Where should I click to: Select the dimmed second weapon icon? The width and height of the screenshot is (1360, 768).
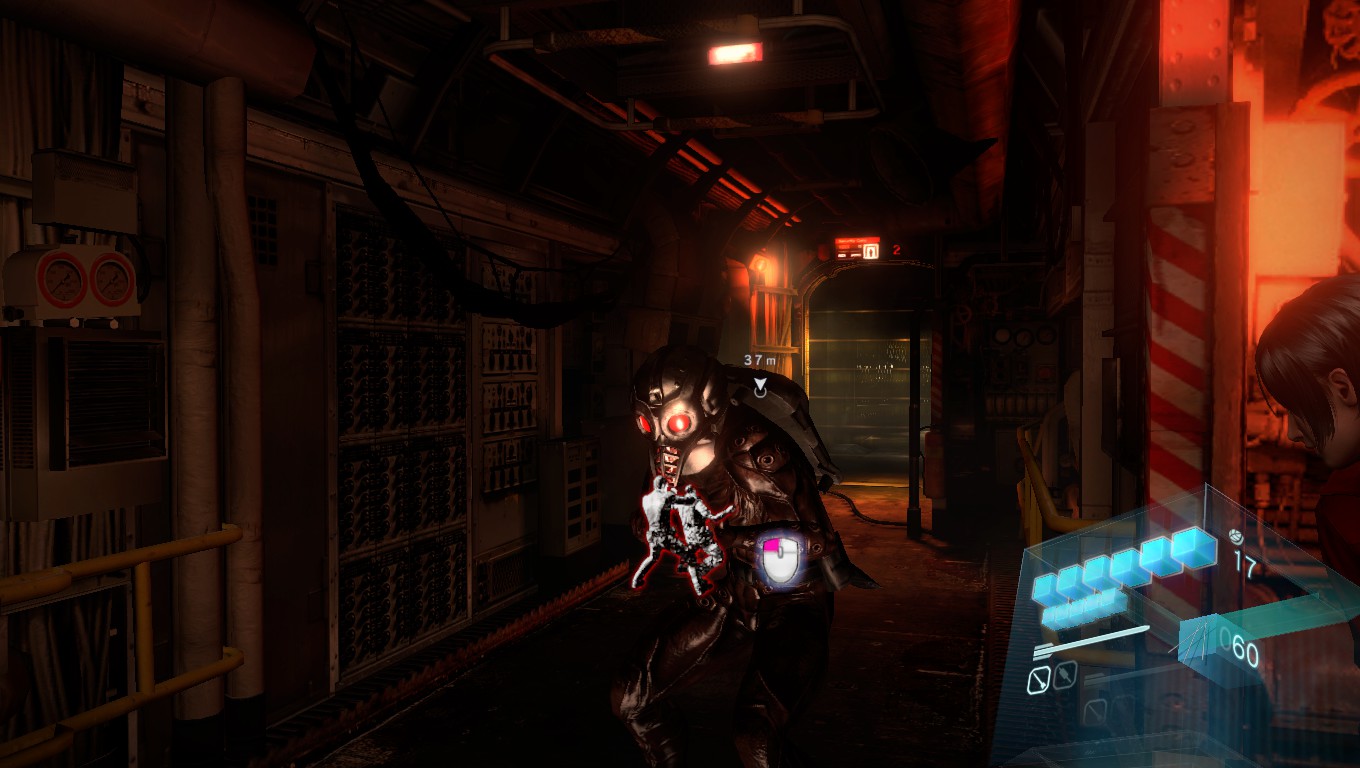1064,676
